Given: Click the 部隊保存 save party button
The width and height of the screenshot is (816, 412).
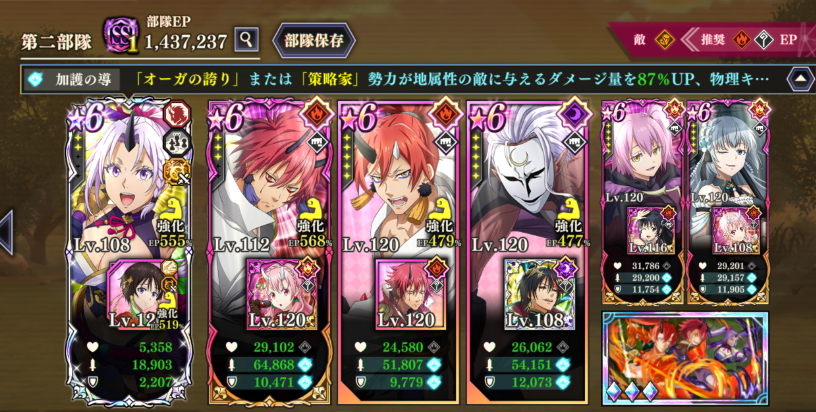Looking at the screenshot, I should [314, 40].
